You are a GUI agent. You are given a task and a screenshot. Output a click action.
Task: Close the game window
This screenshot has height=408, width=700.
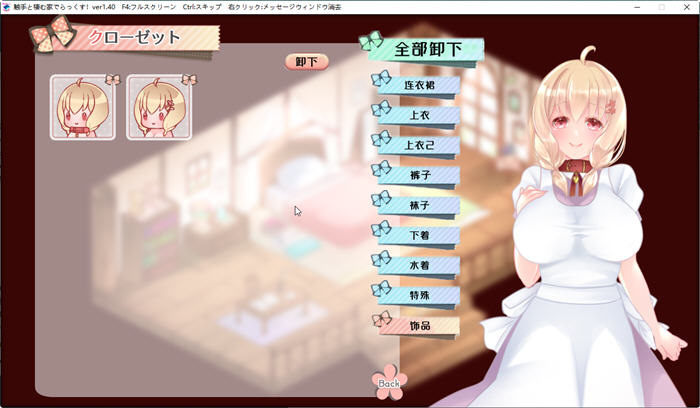[x=686, y=7]
